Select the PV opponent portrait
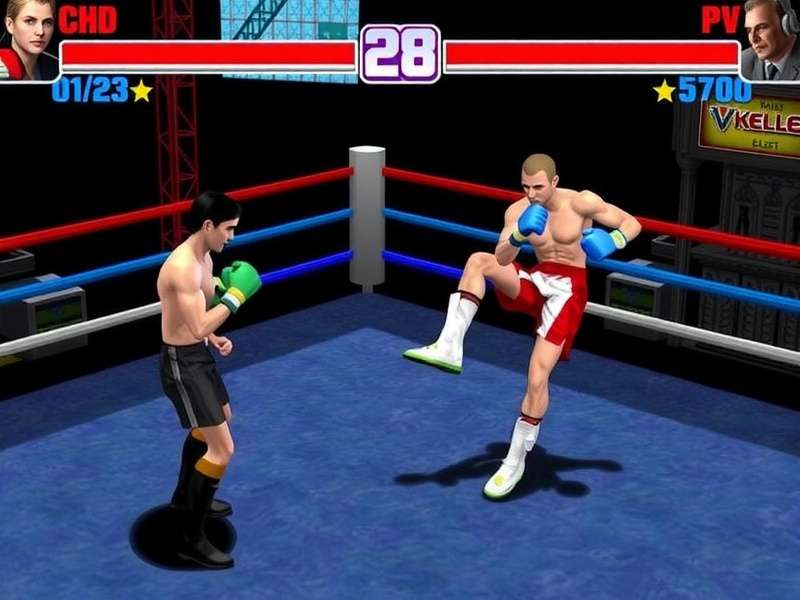The image size is (800, 600). tap(771, 40)
